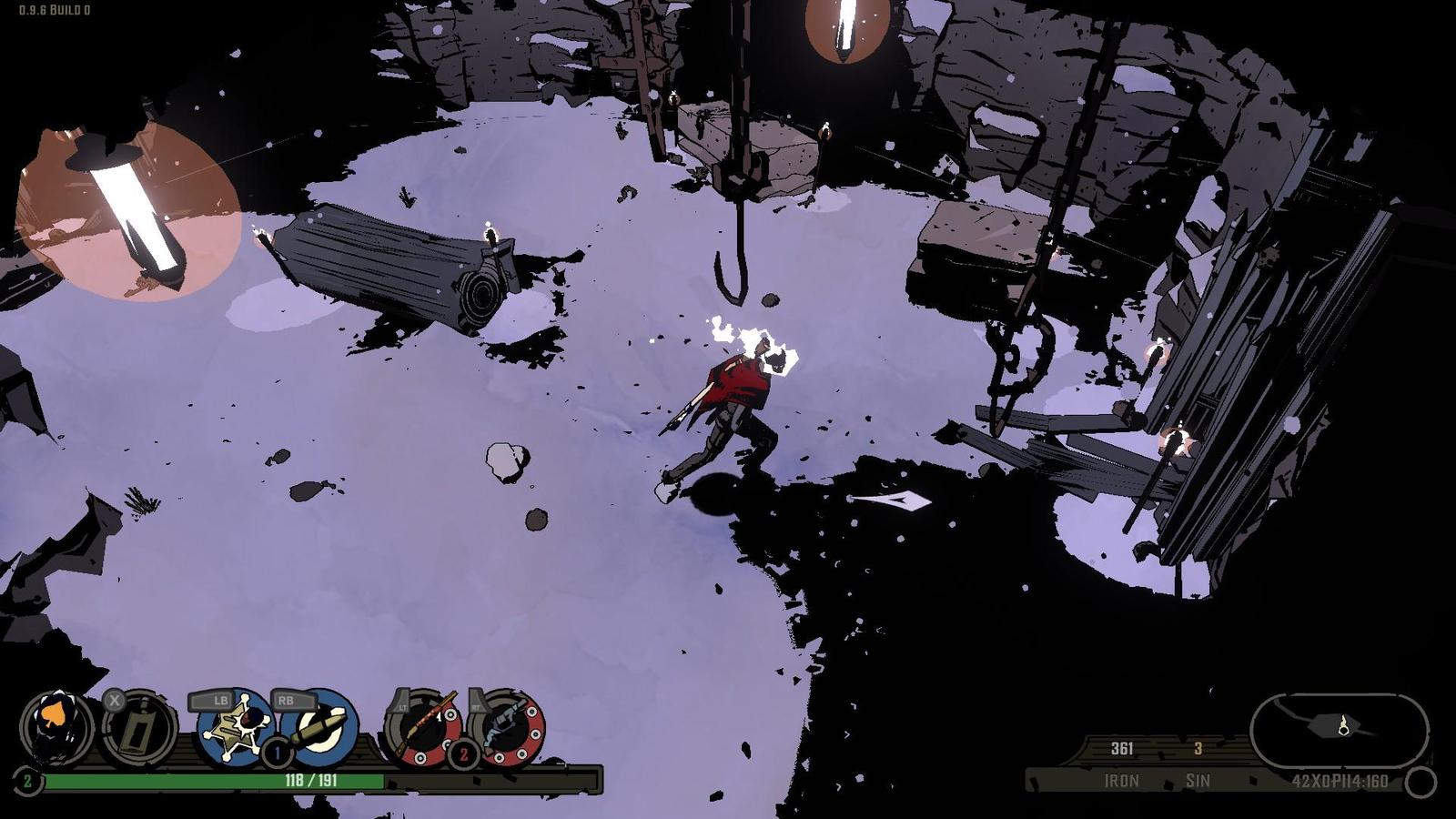1456x819 pixels.
Task: Activate the sheriff star badge ability
Action: pos(235,726)
